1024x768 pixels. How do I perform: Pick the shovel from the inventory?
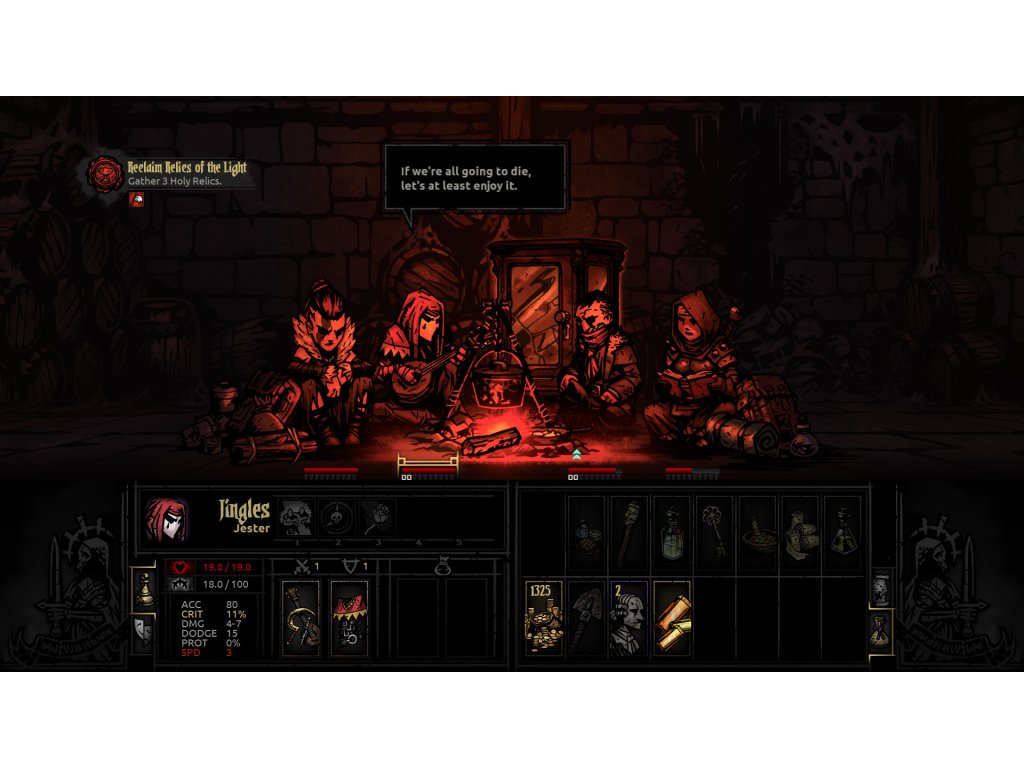click(587, 618)
